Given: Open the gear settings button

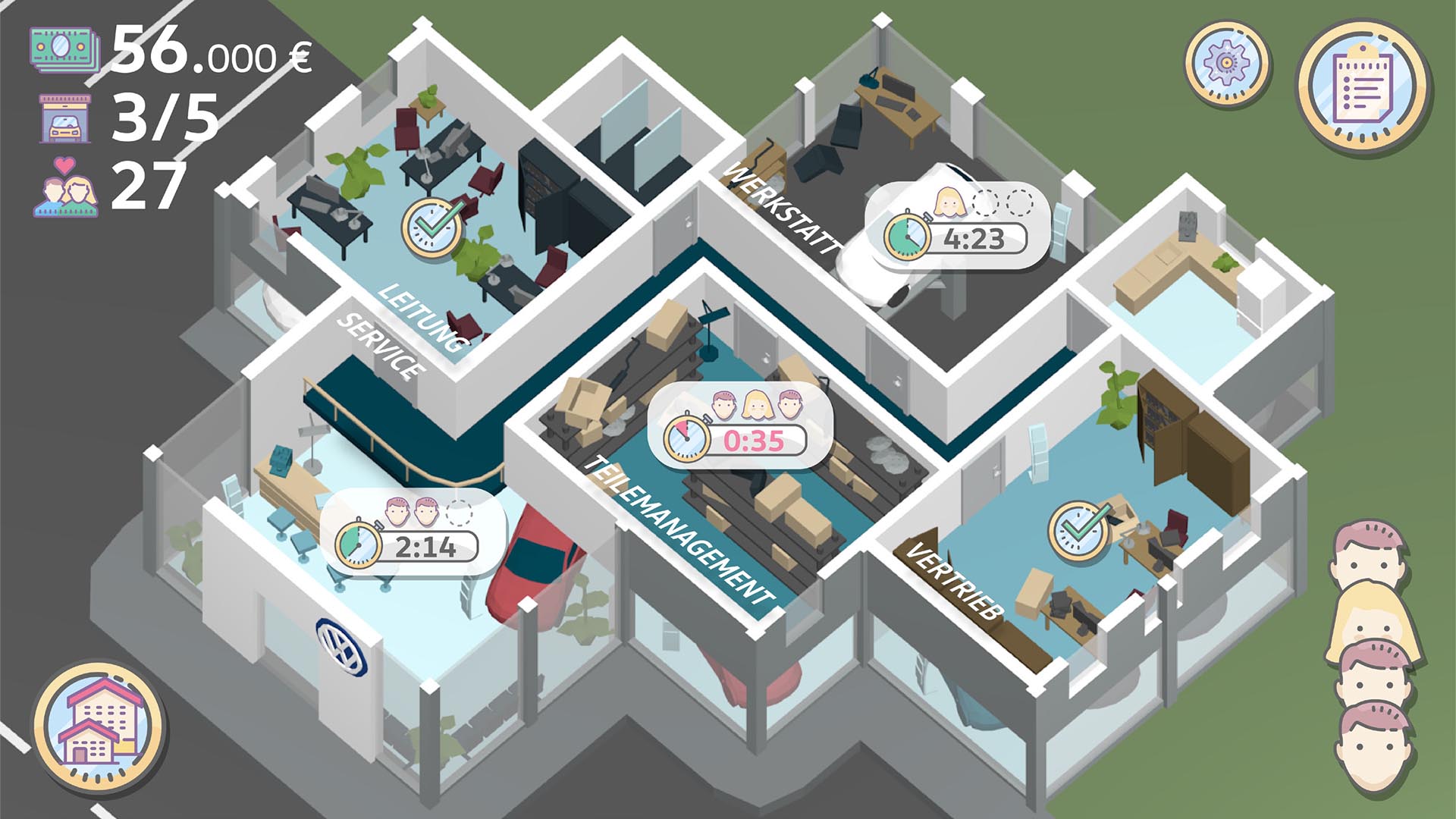Looking at the screenshot, I should pyautogui.click(x=1226, y=62).
